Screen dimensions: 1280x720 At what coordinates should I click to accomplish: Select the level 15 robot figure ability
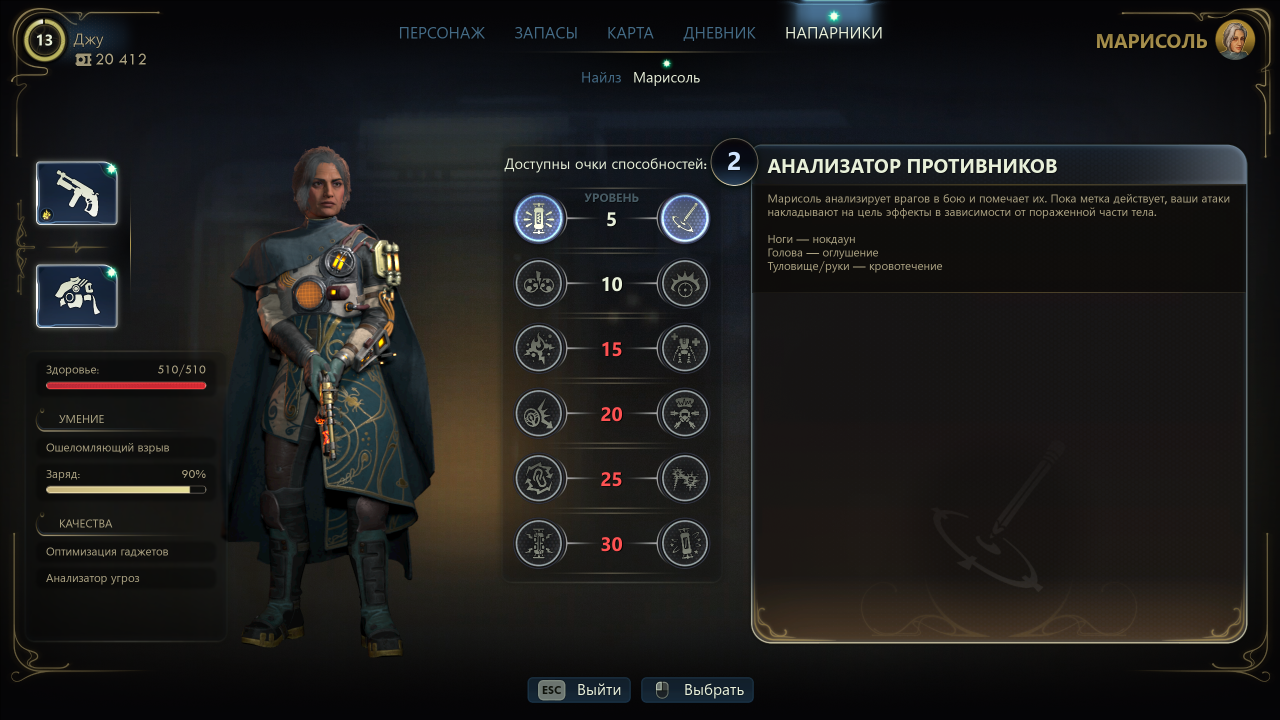coord(684,349)
